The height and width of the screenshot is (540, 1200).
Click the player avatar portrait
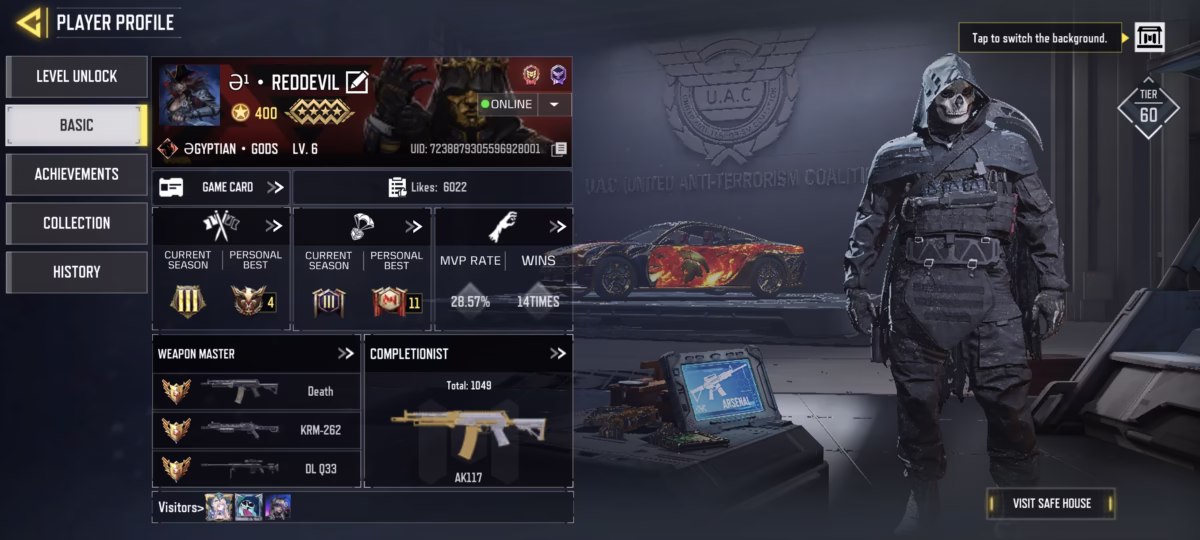189,95
